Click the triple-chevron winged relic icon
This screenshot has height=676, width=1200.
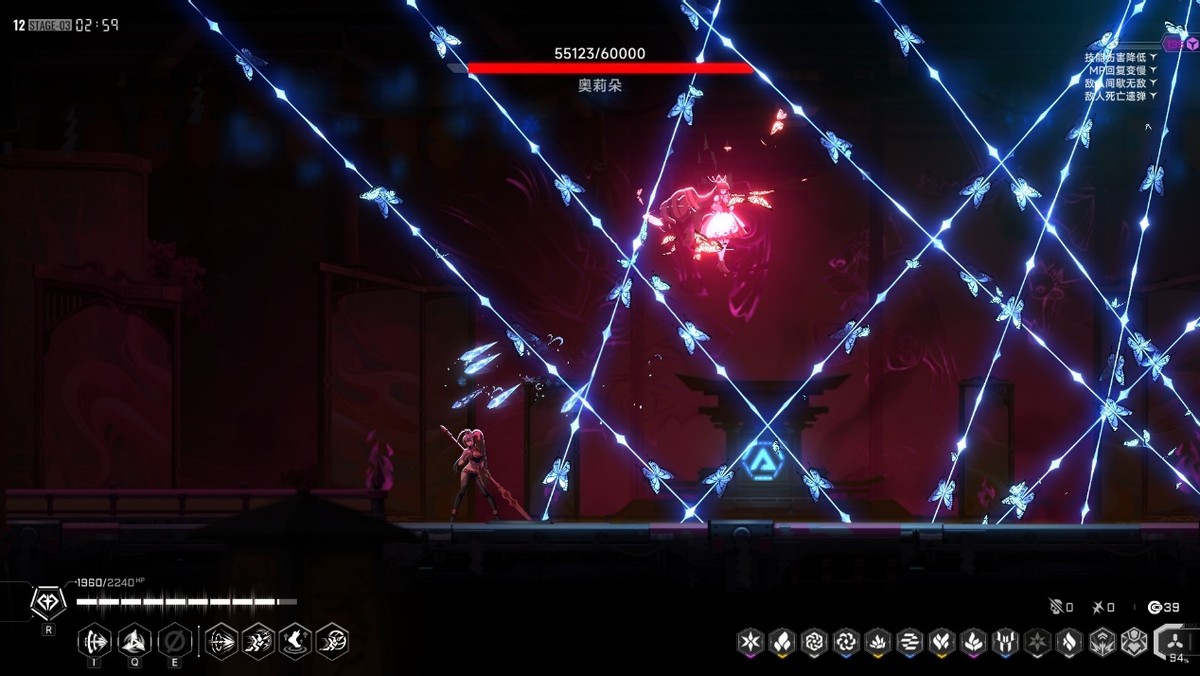click(x=1100, y=641)
